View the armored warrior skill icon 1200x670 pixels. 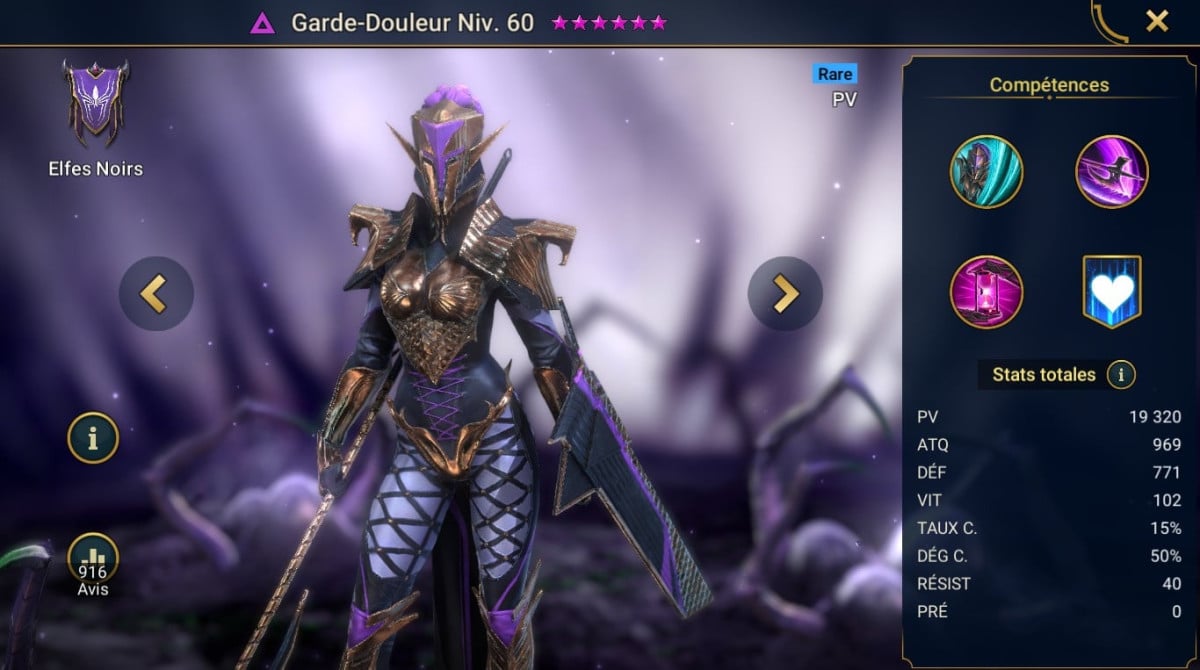986,172
